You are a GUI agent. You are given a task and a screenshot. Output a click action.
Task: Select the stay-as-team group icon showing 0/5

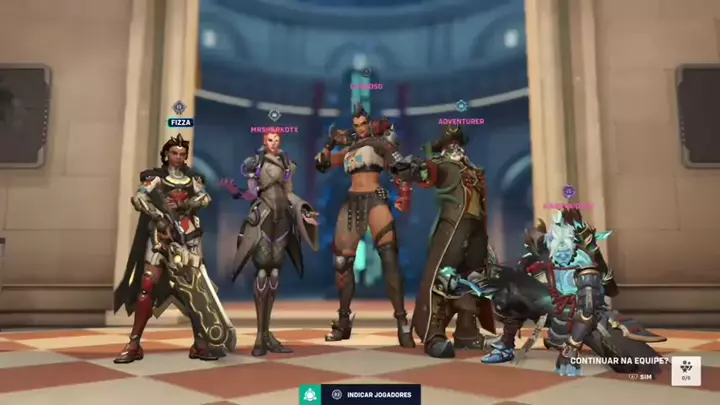click(685, 369)
